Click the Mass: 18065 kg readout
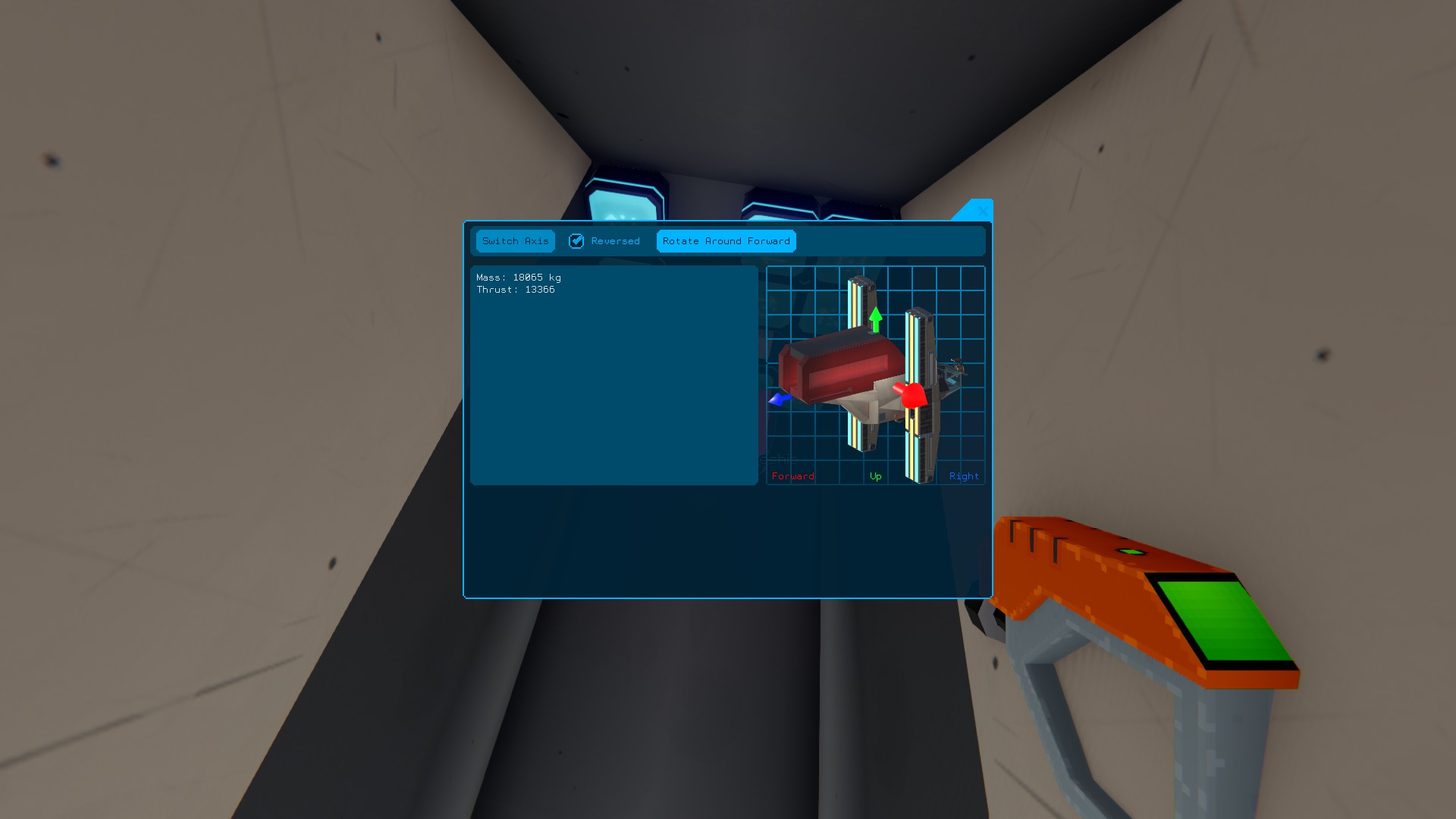 click(x=518, y=278)
